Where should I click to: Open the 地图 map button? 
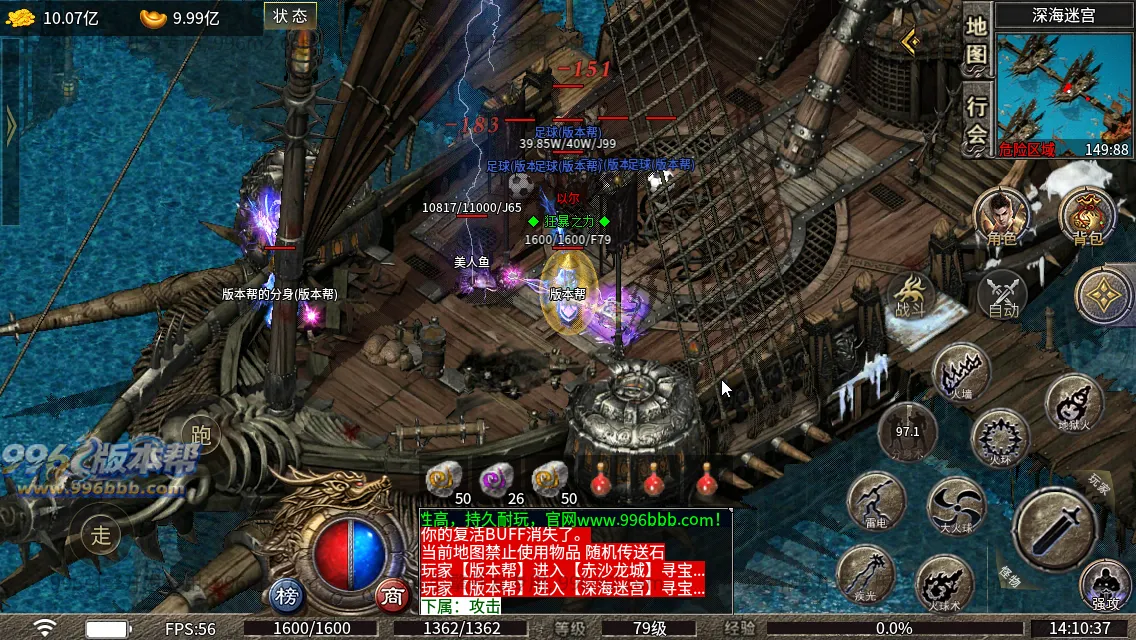pos(977,41)
